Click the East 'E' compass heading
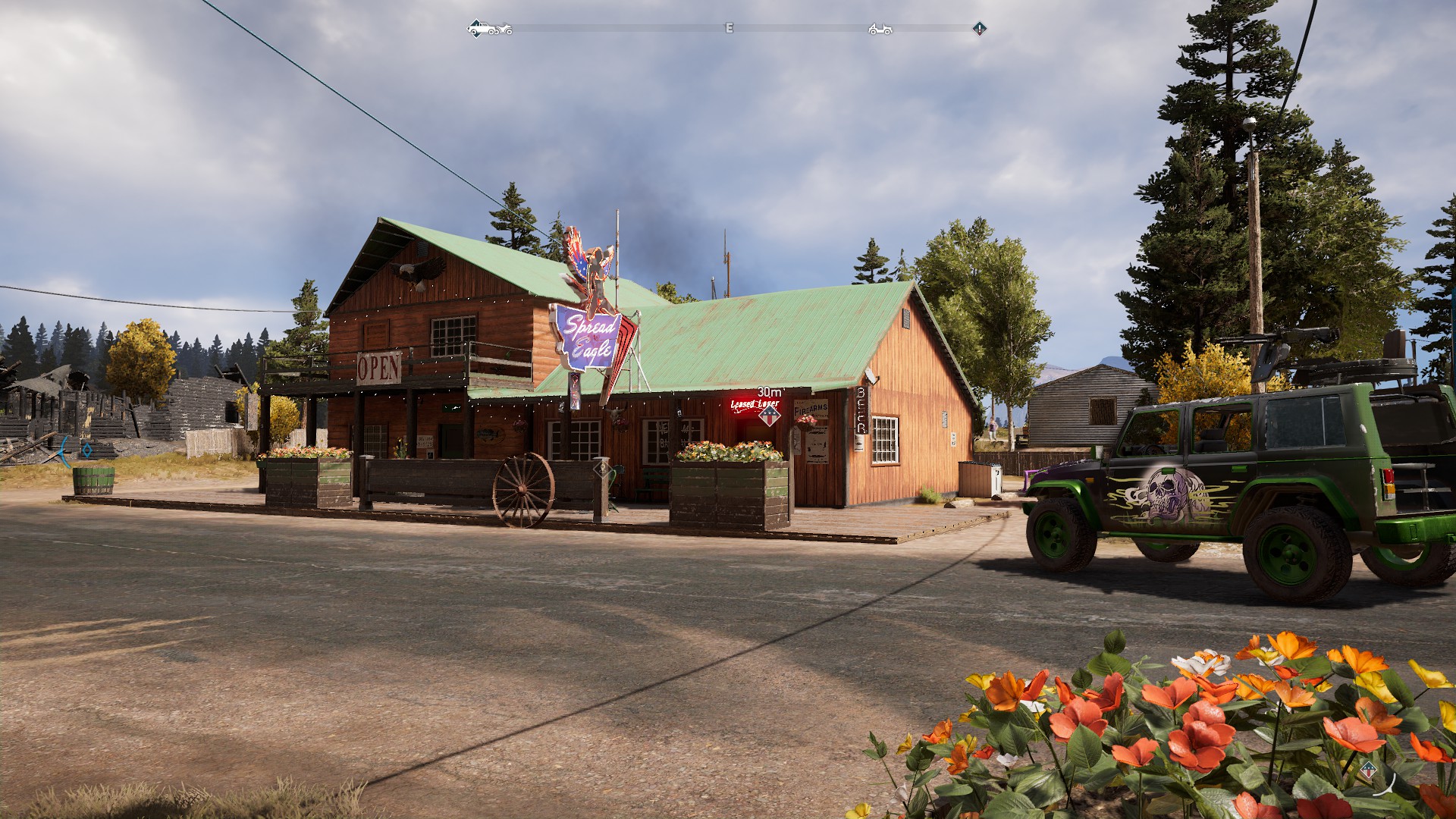This screenshot has width=1456, height=819. 730,28
